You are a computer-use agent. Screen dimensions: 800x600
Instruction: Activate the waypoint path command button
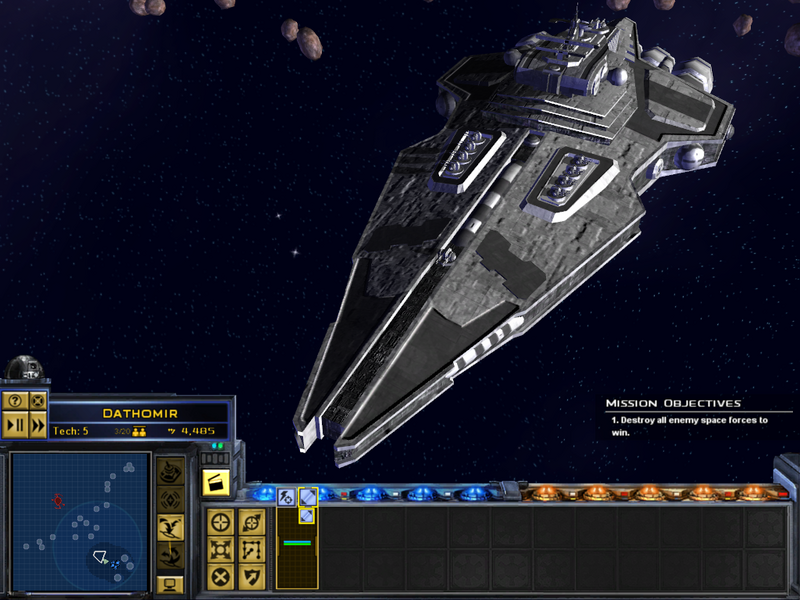pyautogui.click(x=251, y=549)
